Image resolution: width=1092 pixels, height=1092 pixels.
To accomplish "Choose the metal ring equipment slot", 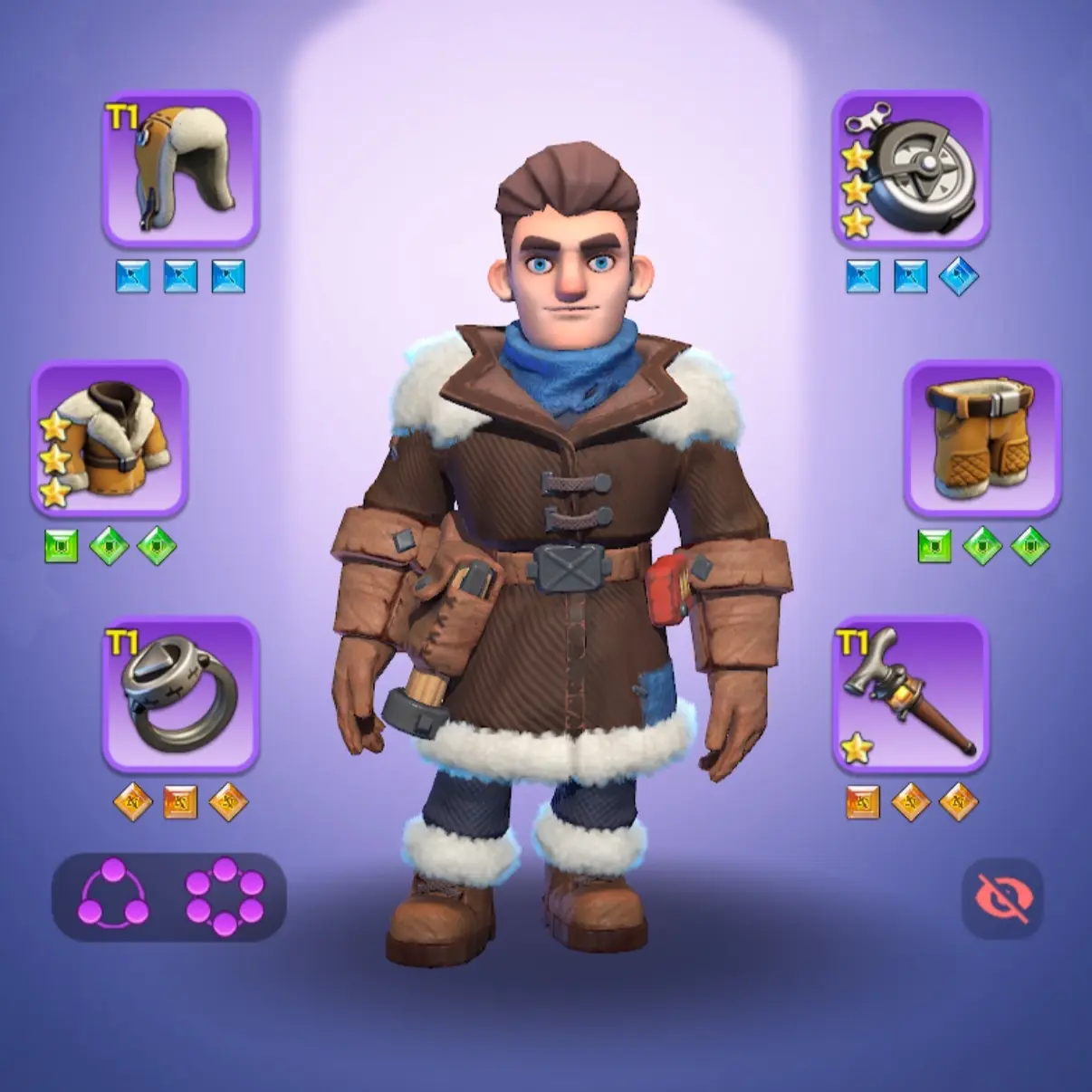I will pyautogui.click(x=181, y=694).
